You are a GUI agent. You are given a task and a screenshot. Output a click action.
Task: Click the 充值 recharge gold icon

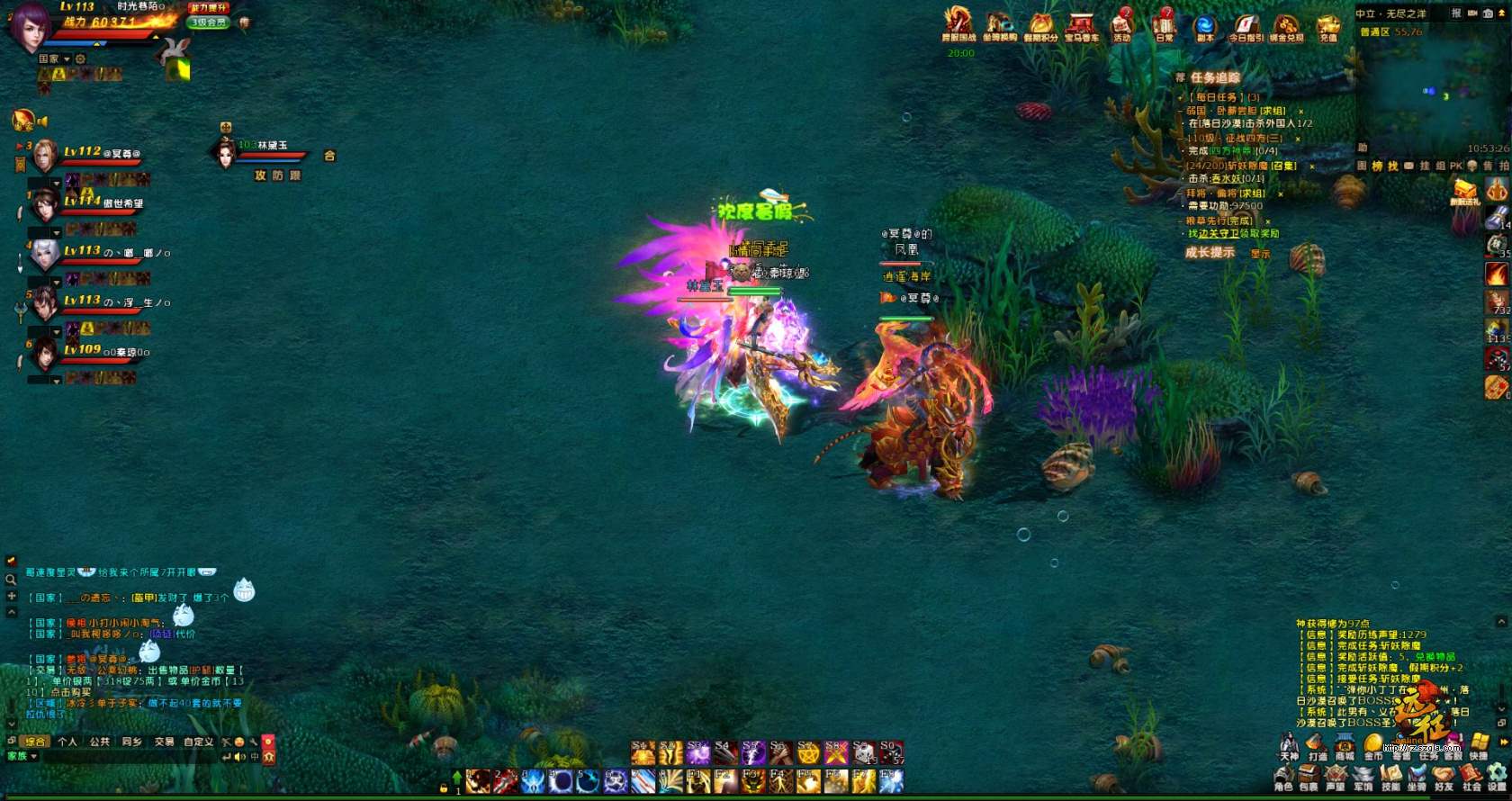pos(1328,25)
